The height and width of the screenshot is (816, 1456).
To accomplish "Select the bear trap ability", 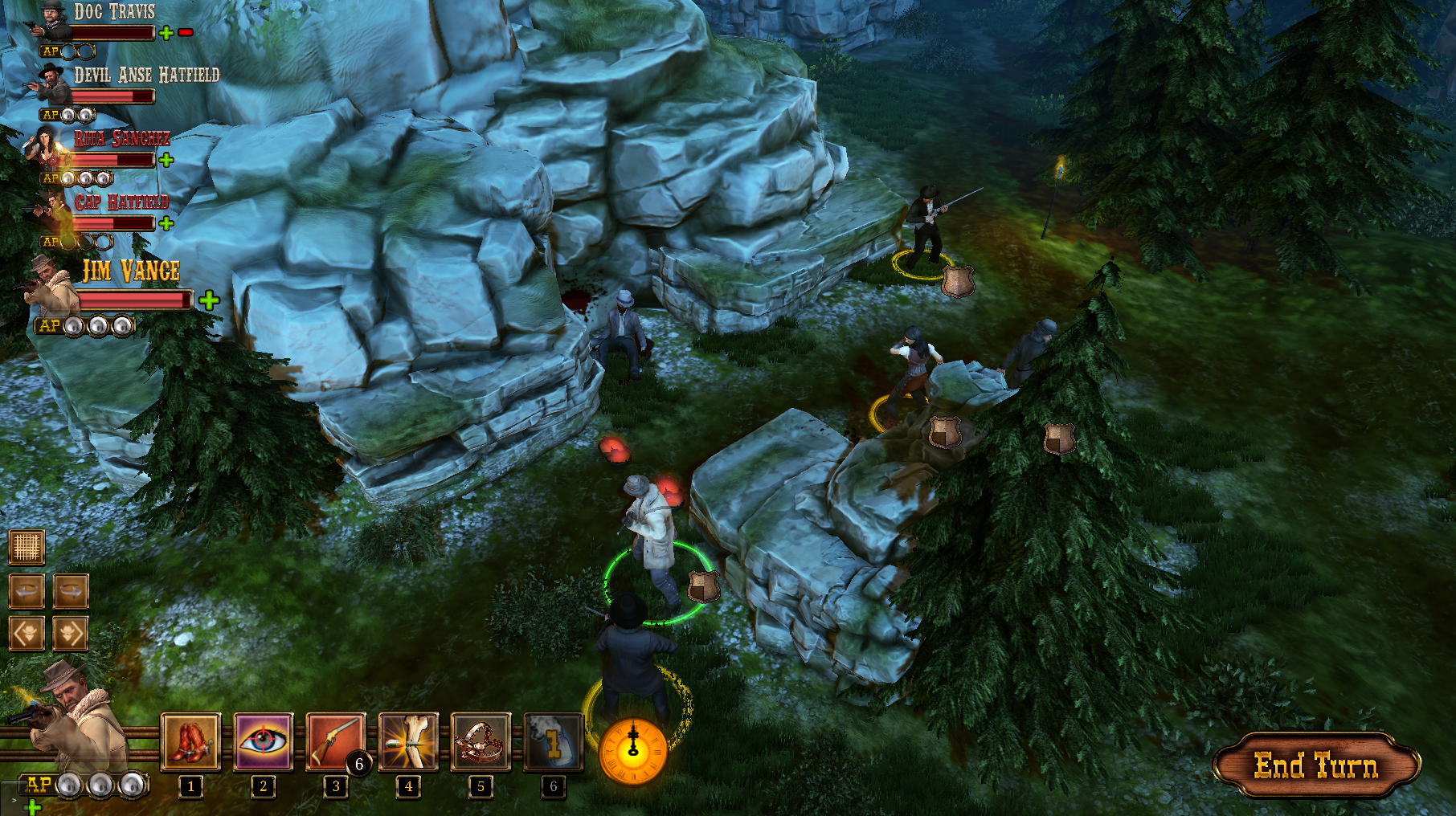I will [481, 742].
